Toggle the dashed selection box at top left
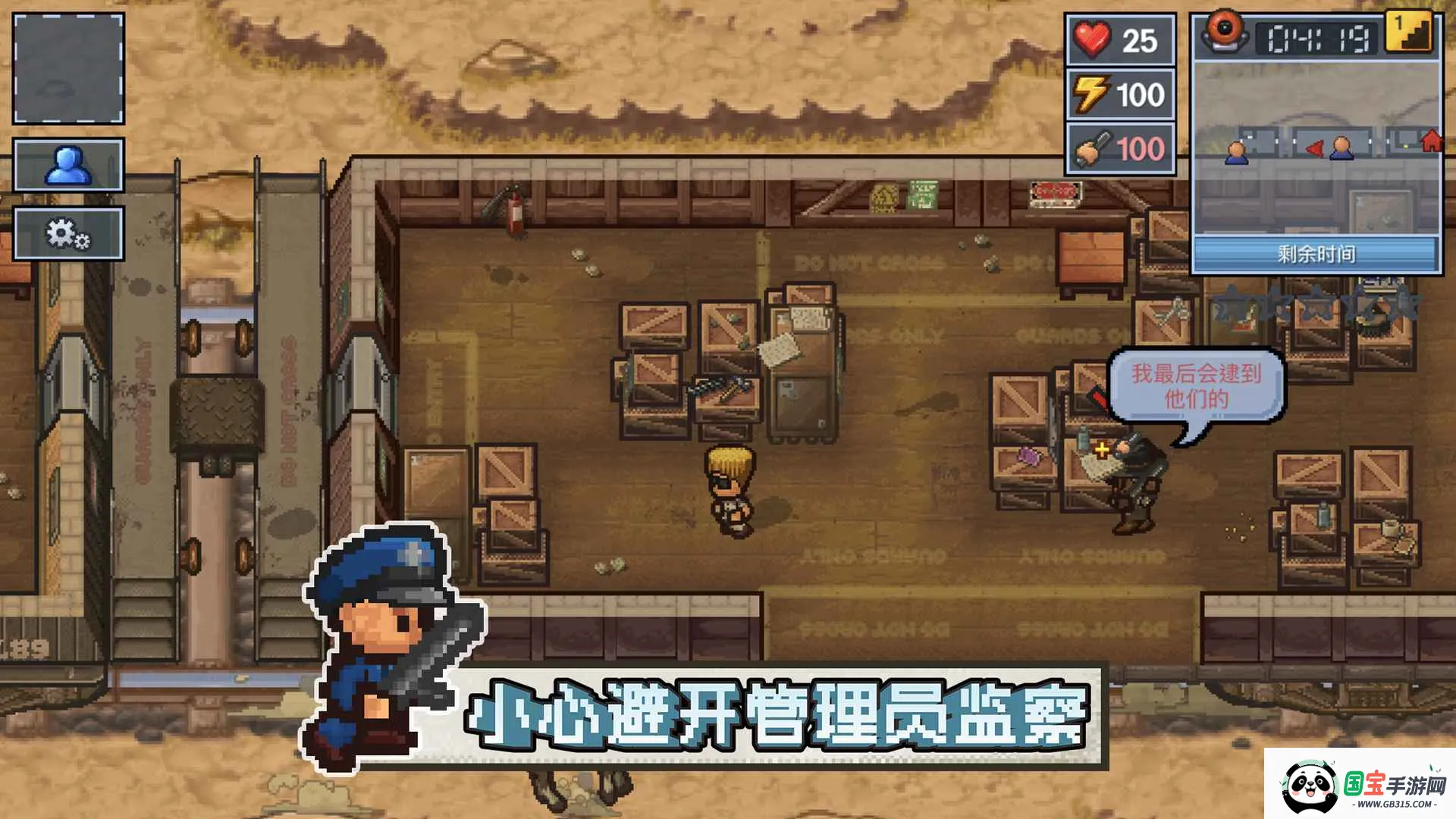This screenshot has height=819, width=1456. tap(67, 70)
